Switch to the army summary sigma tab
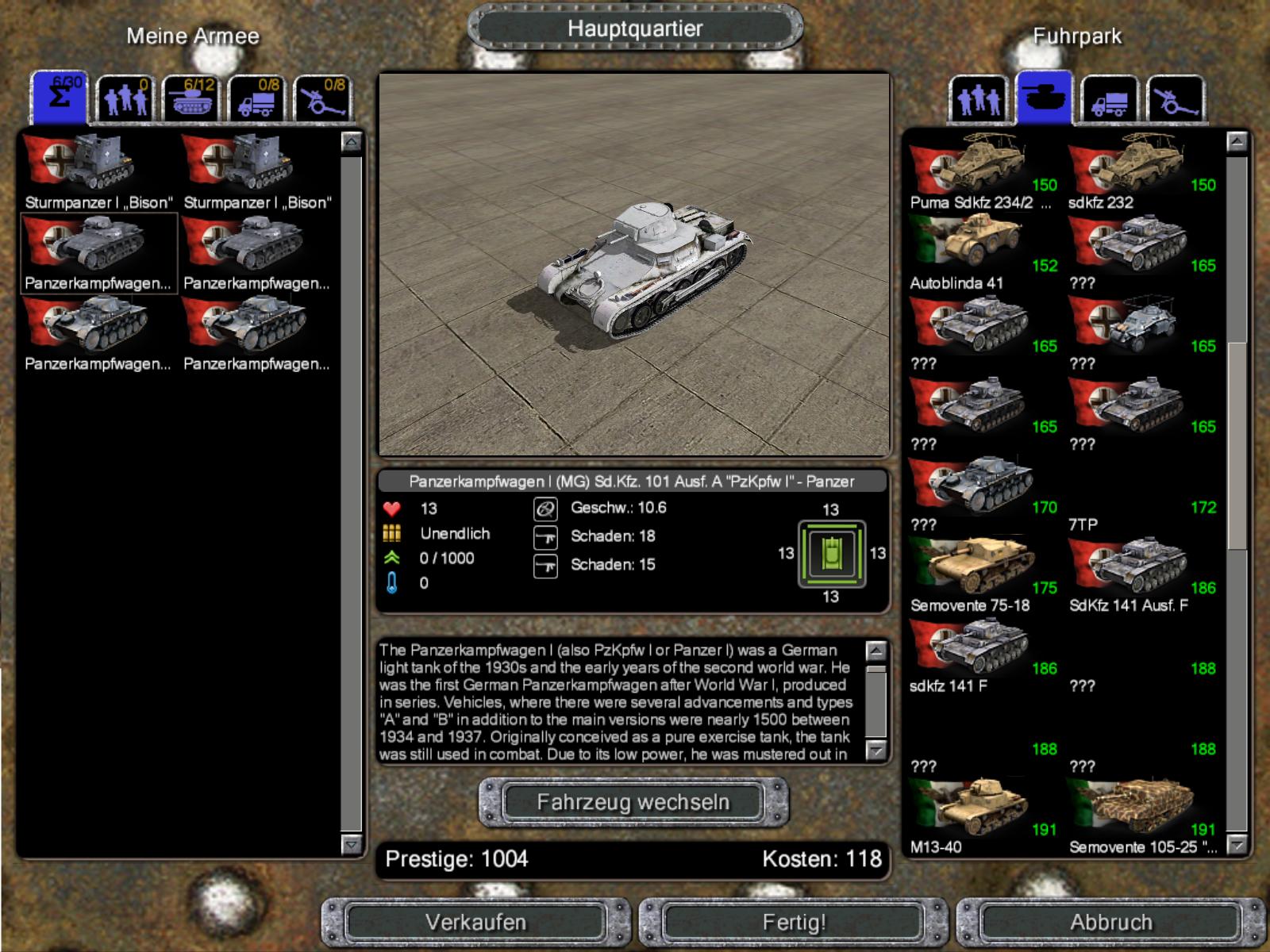Screen dimensions: 1270x952 [60, 98]
